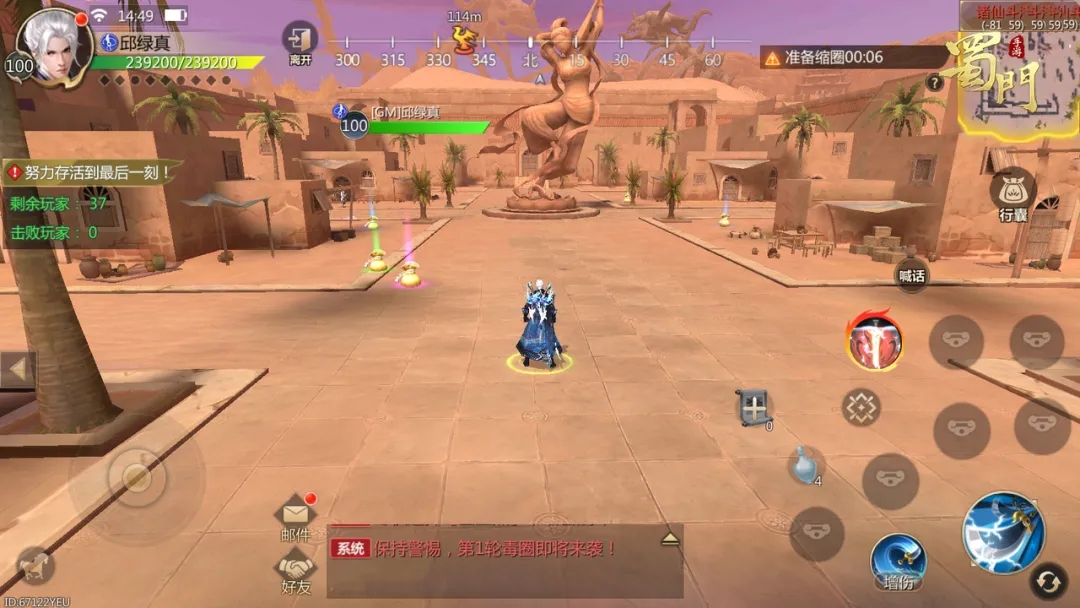Use the 增伤 damage boost skill
This screenshot has height=608, width=1080.
897,561
